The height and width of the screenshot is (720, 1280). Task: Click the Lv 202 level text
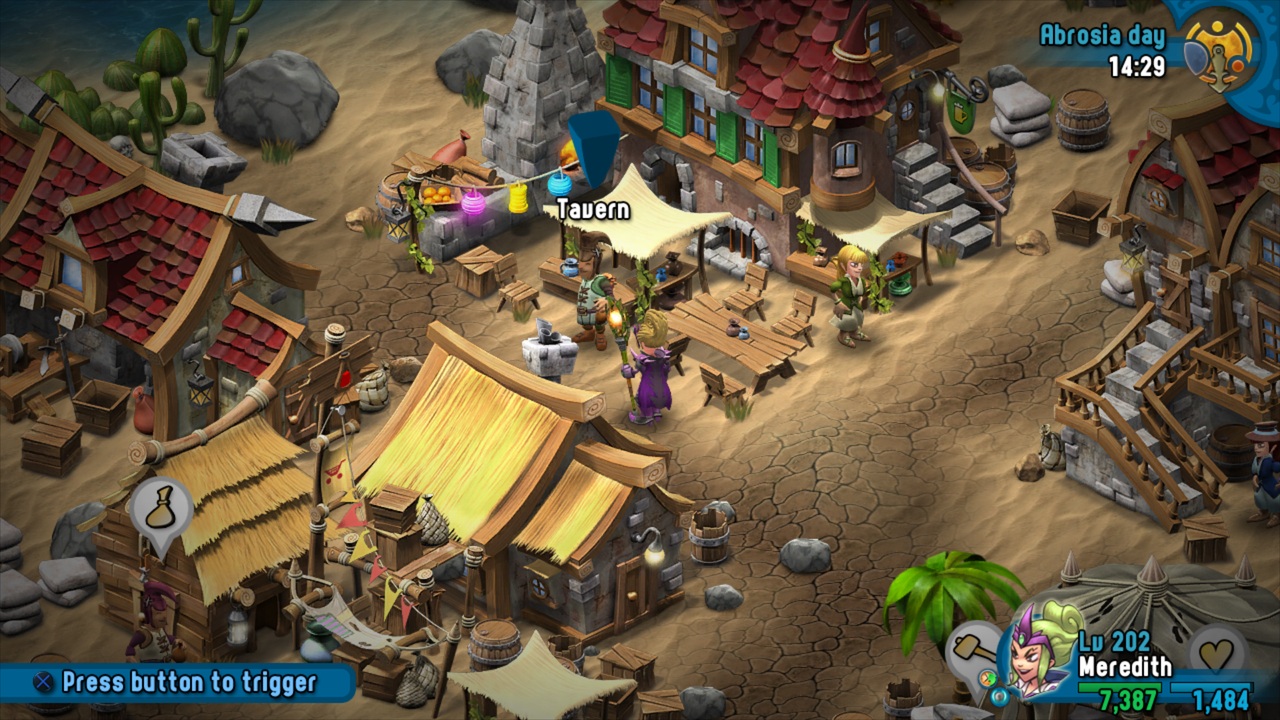pyautogui.click(x=1114, y=640)
